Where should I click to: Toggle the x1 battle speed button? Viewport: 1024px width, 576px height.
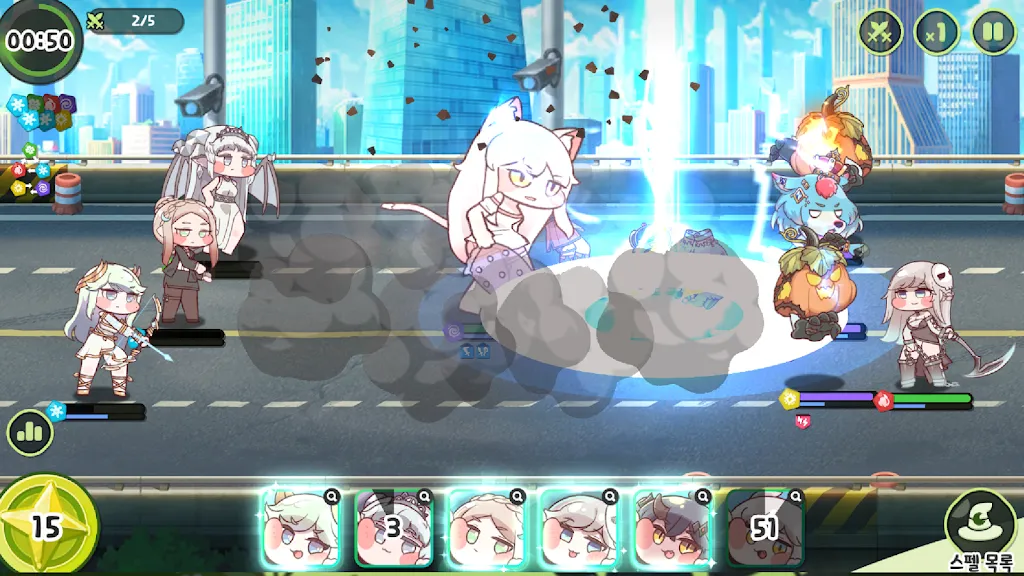pyautogui.click(x=937, y=31)
